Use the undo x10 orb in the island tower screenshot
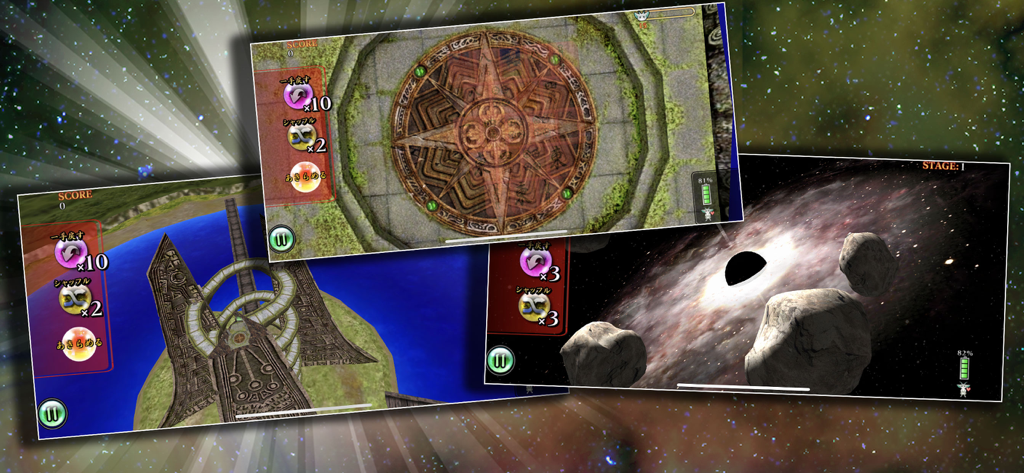Screen dimensions: 1024x473 point(70,253)
